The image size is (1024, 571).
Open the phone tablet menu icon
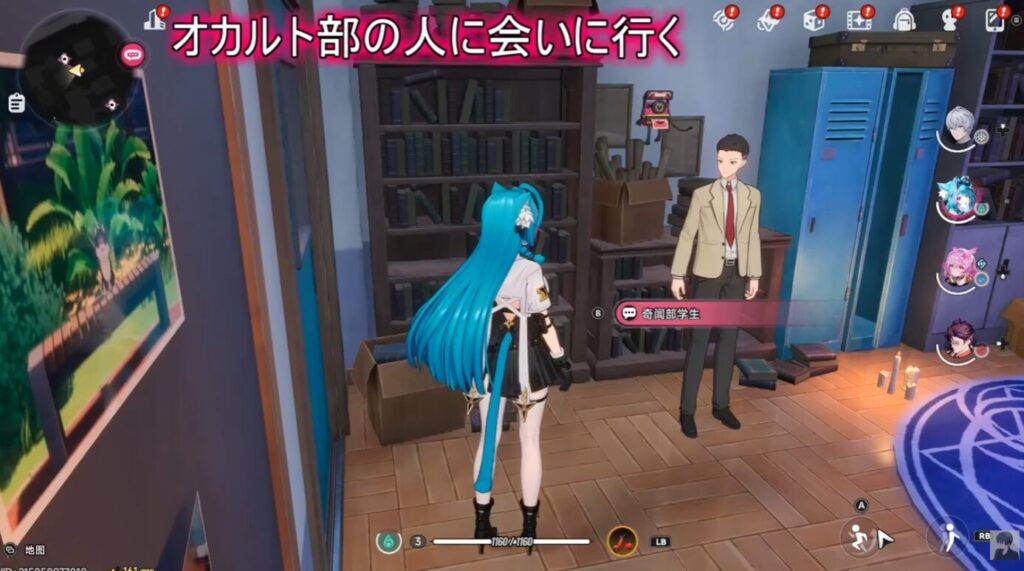[995, 19]
